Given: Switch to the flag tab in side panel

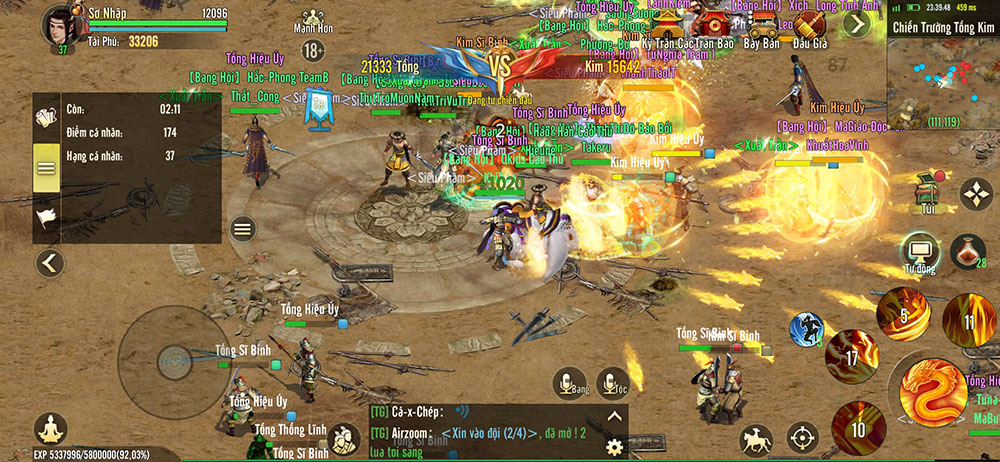Looking at the screenshot, I should click(47, 216).
